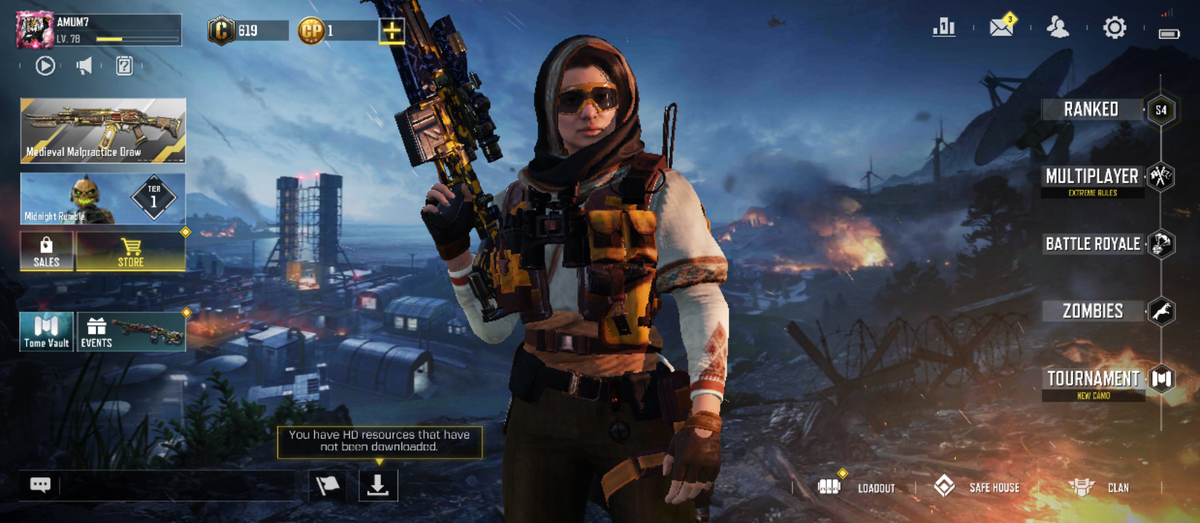Click the chat input box
The width and height of the screenshot is (1200, 523).
pyautogui.click(x=176, y=486)
